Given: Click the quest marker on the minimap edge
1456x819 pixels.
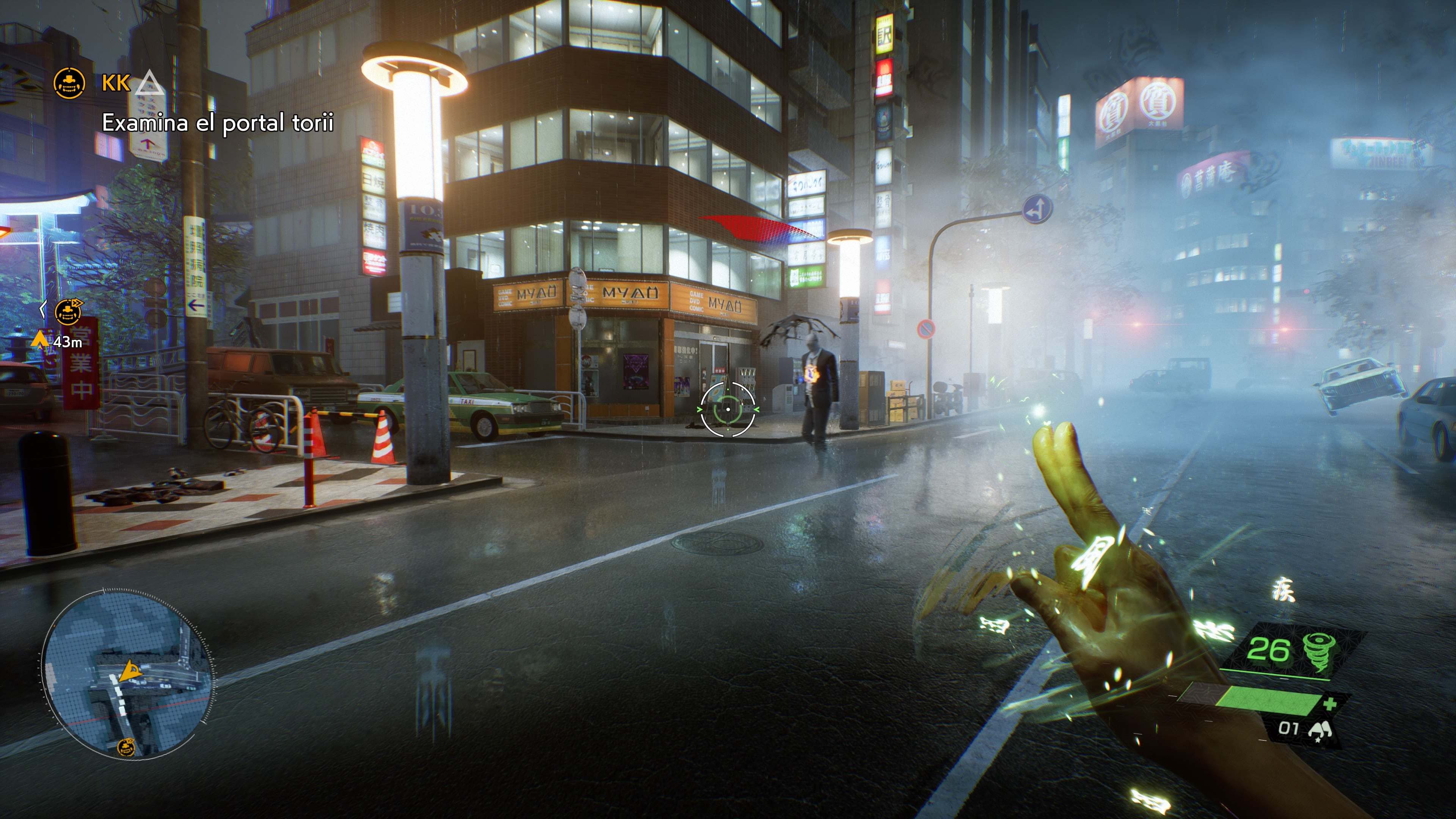Looking at the screenshot, I should (126, 747).
